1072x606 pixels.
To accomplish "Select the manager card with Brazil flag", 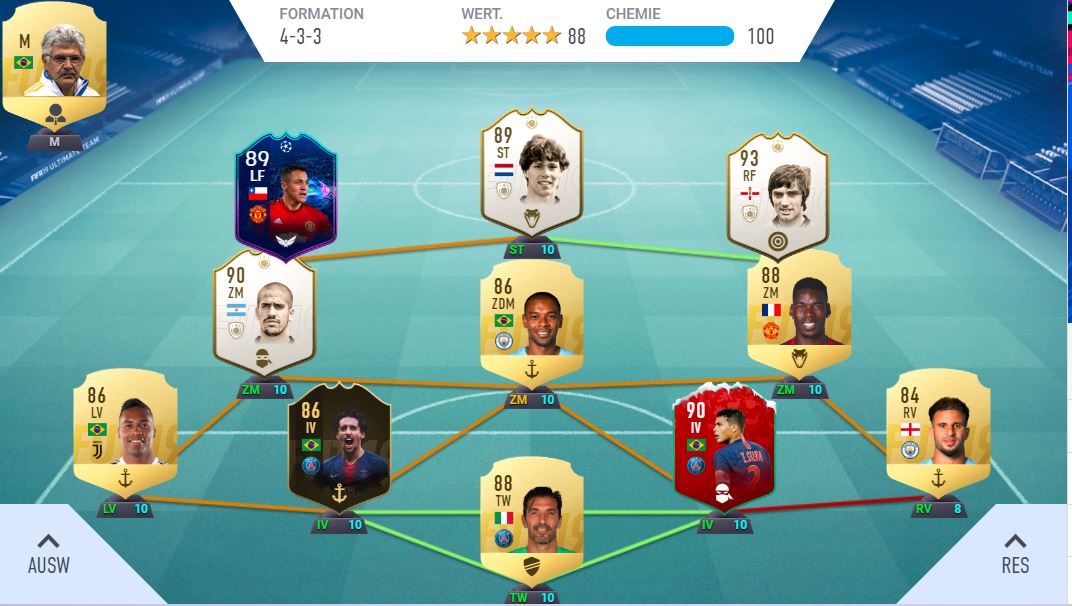I will (x=53, y=65).
